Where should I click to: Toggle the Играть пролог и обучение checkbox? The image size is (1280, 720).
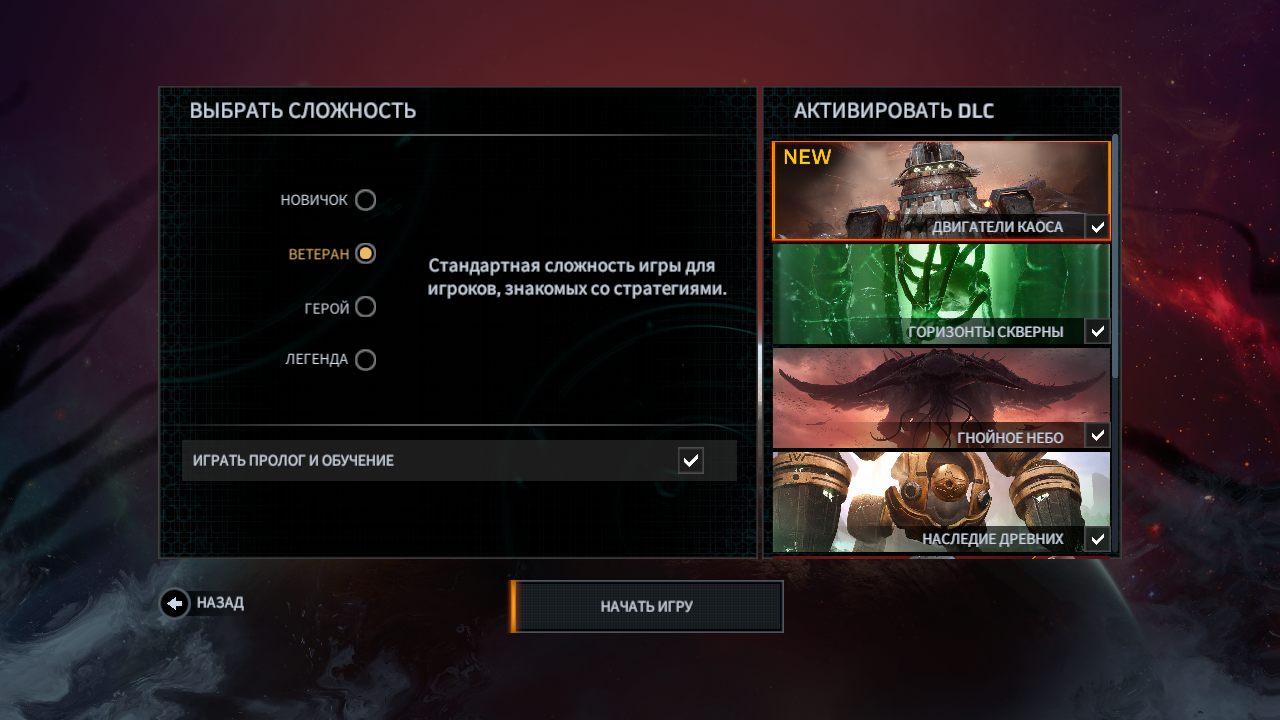click(x=690, y=460)
